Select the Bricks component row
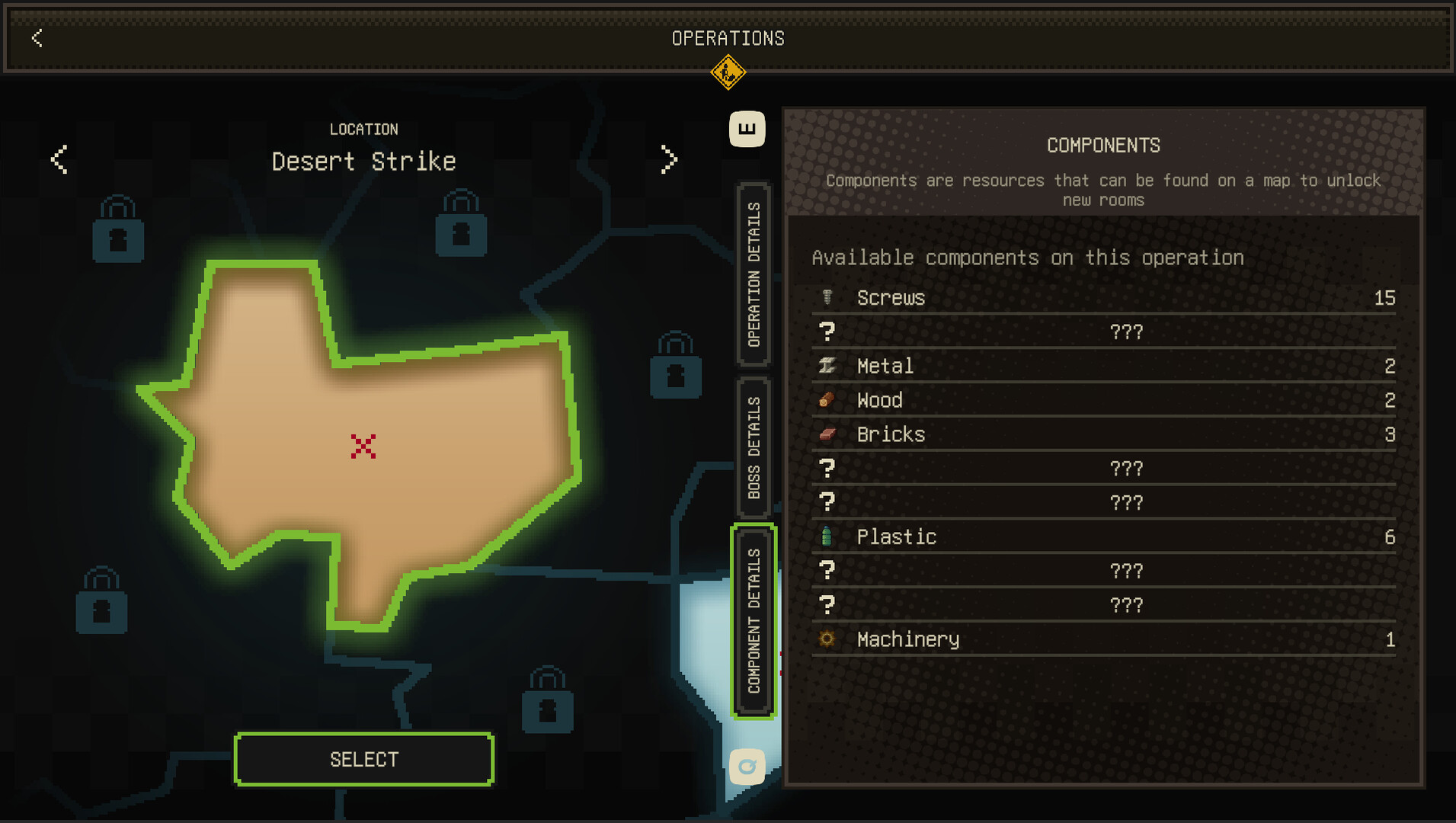Viewport: 1456px width, 823px height. [x=1103, y=434]
